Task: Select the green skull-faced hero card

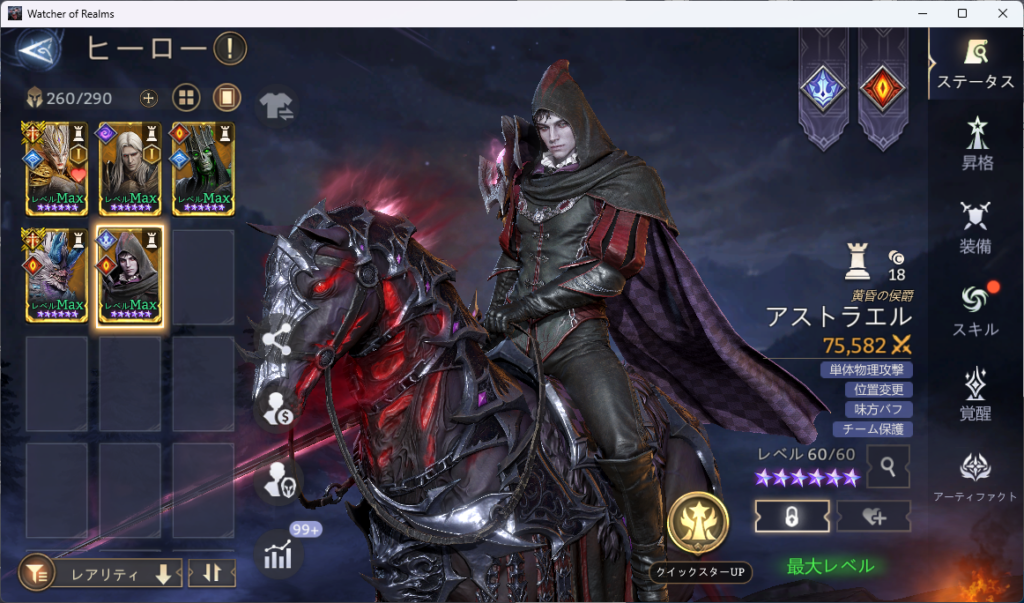Action: coord(202,168)
